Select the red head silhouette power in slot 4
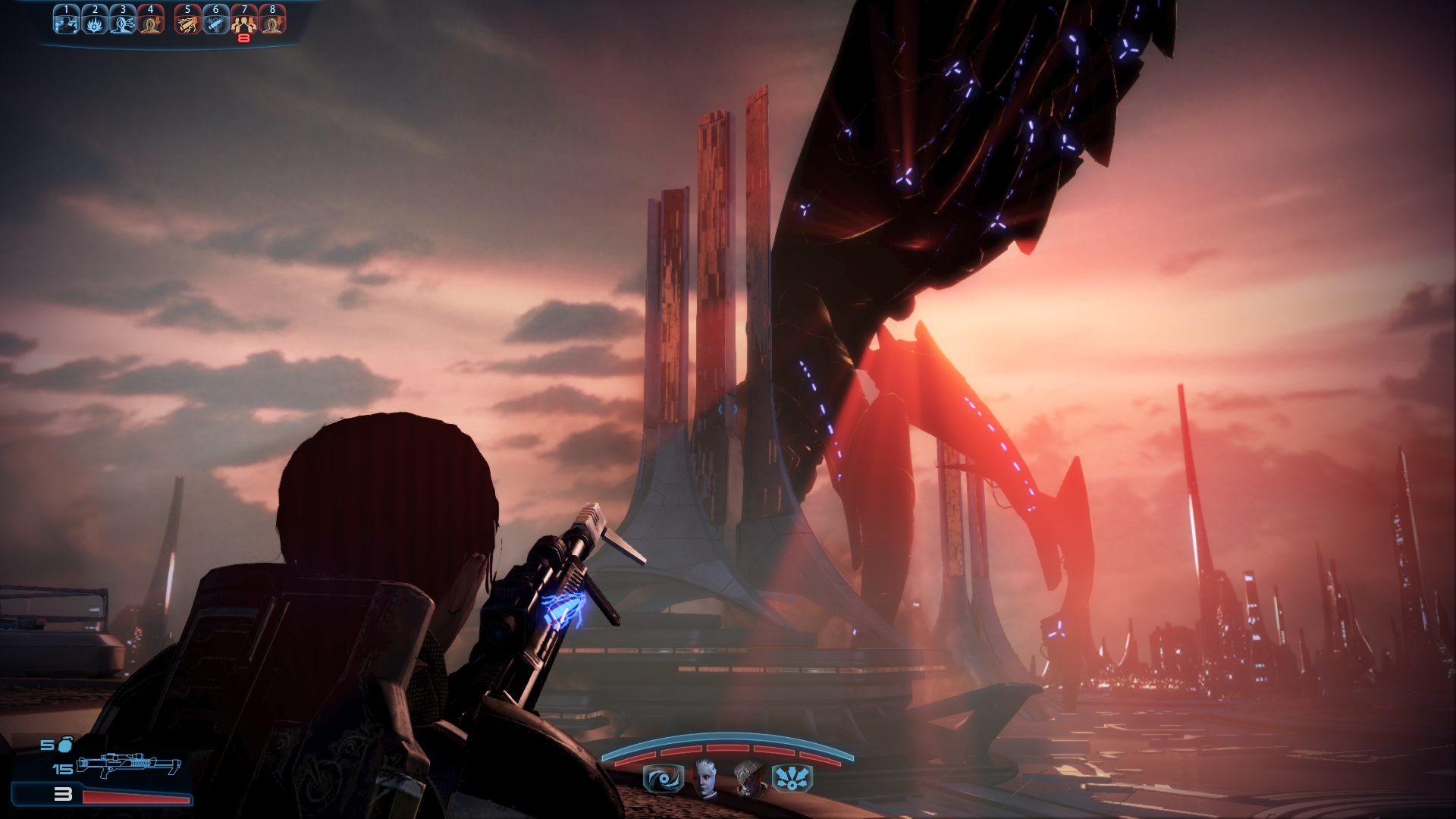The width and height of the screenshot is (1456, 819). [x=151, y=20]
